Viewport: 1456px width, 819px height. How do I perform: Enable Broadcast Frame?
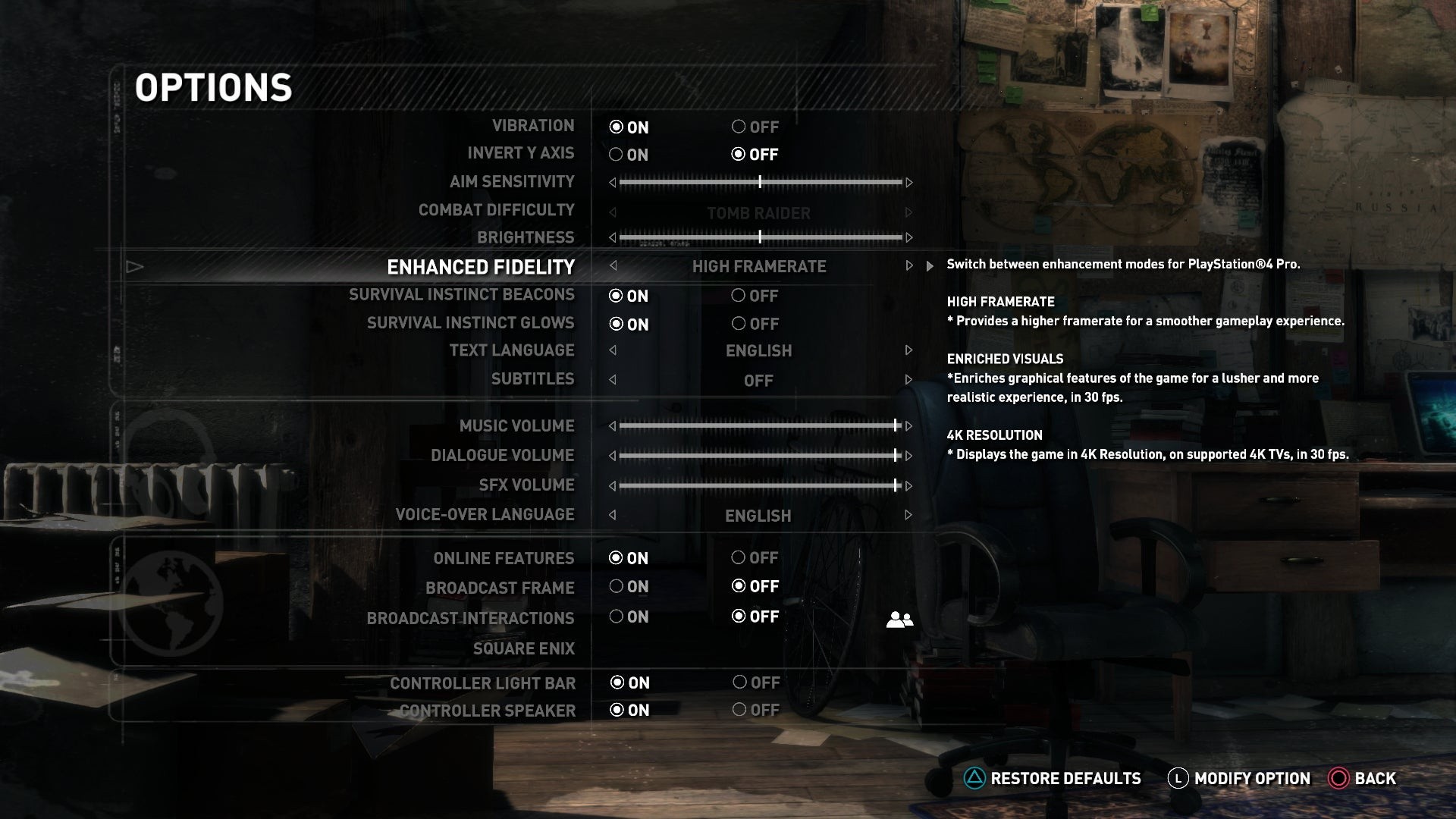point(617,587)
